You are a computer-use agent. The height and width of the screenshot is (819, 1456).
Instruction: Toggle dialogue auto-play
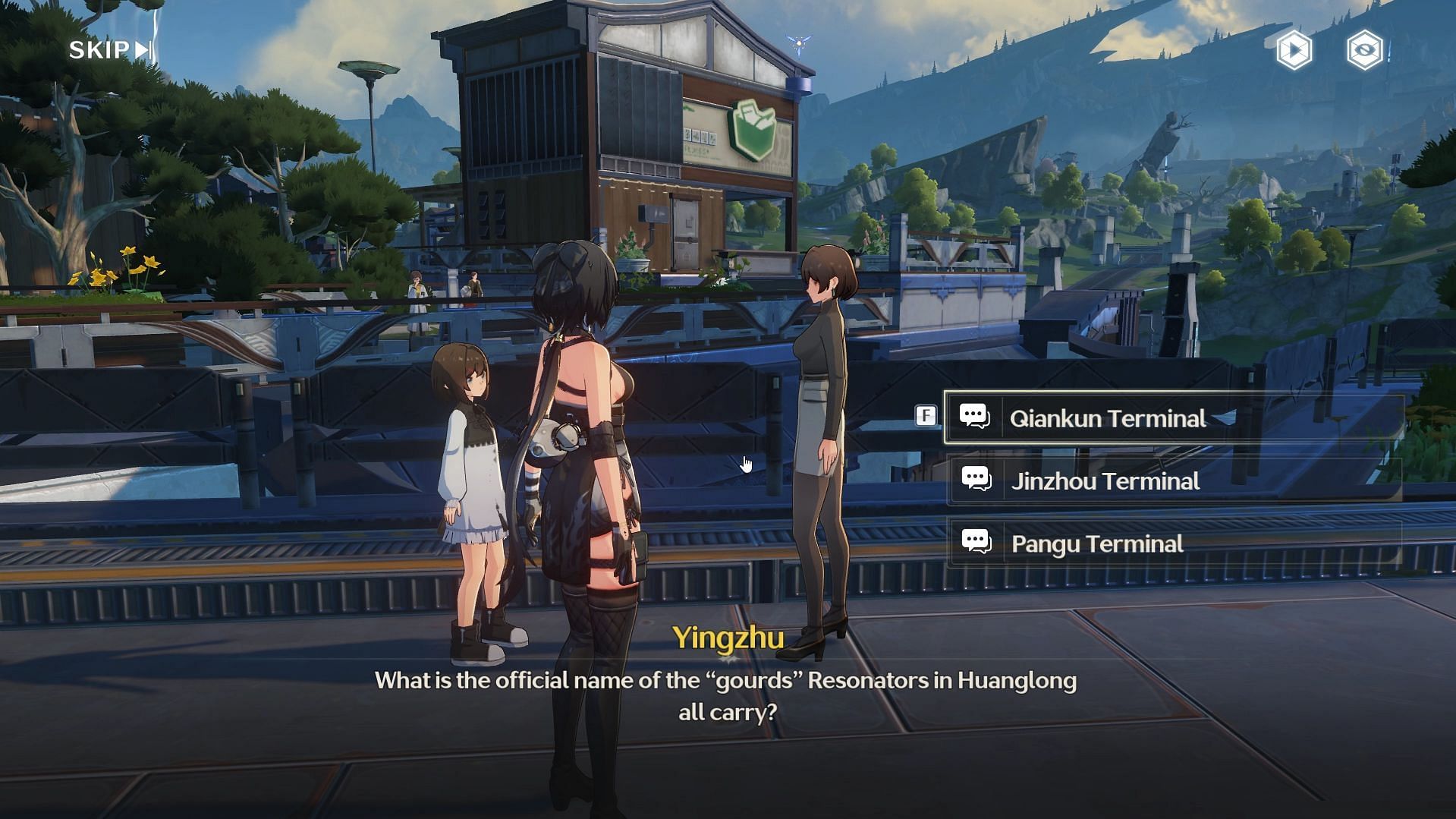pyautogui.click(x=1294, y=51)
